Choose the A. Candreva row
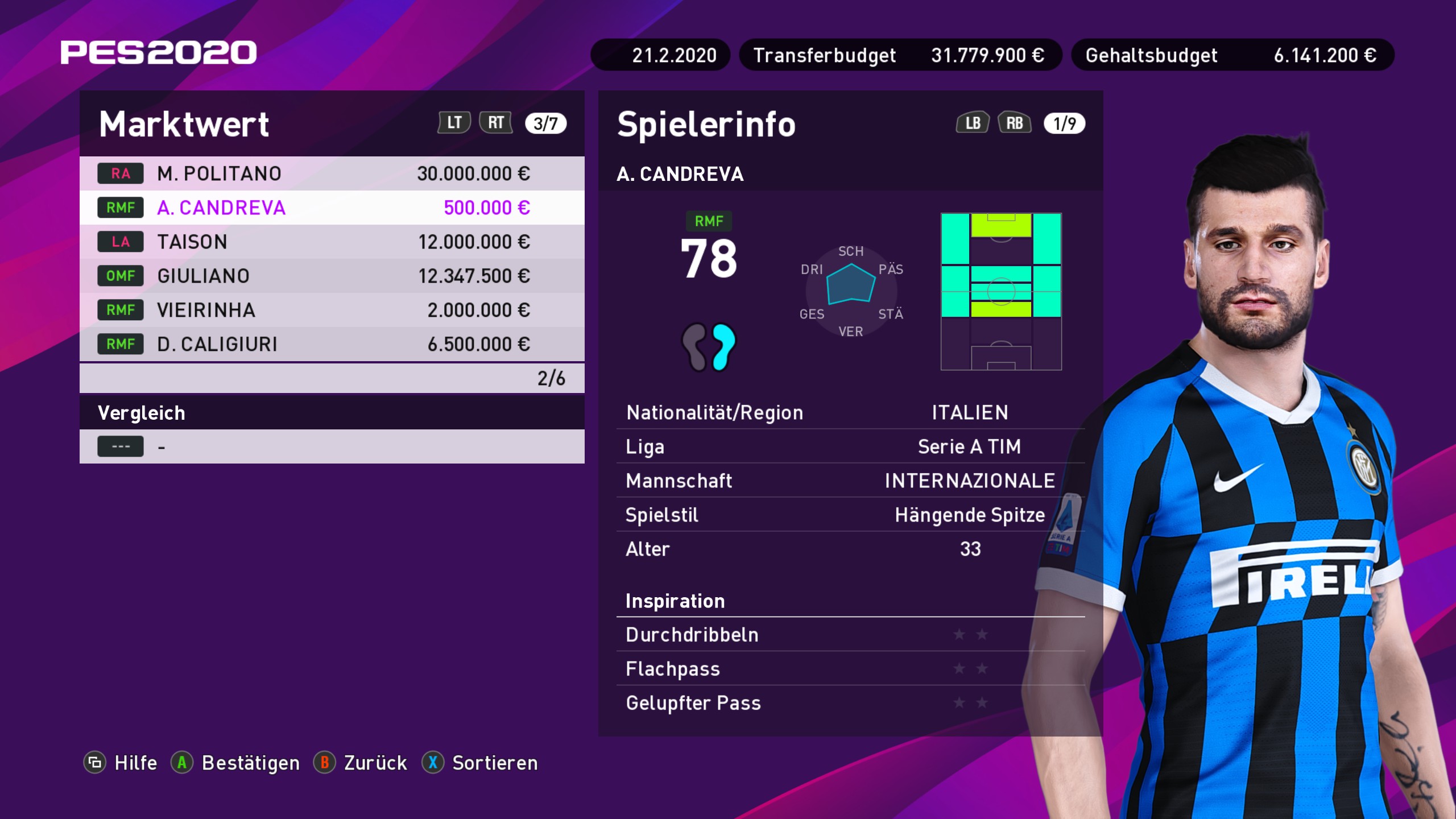1456x819 pixels. coord(332,208)
